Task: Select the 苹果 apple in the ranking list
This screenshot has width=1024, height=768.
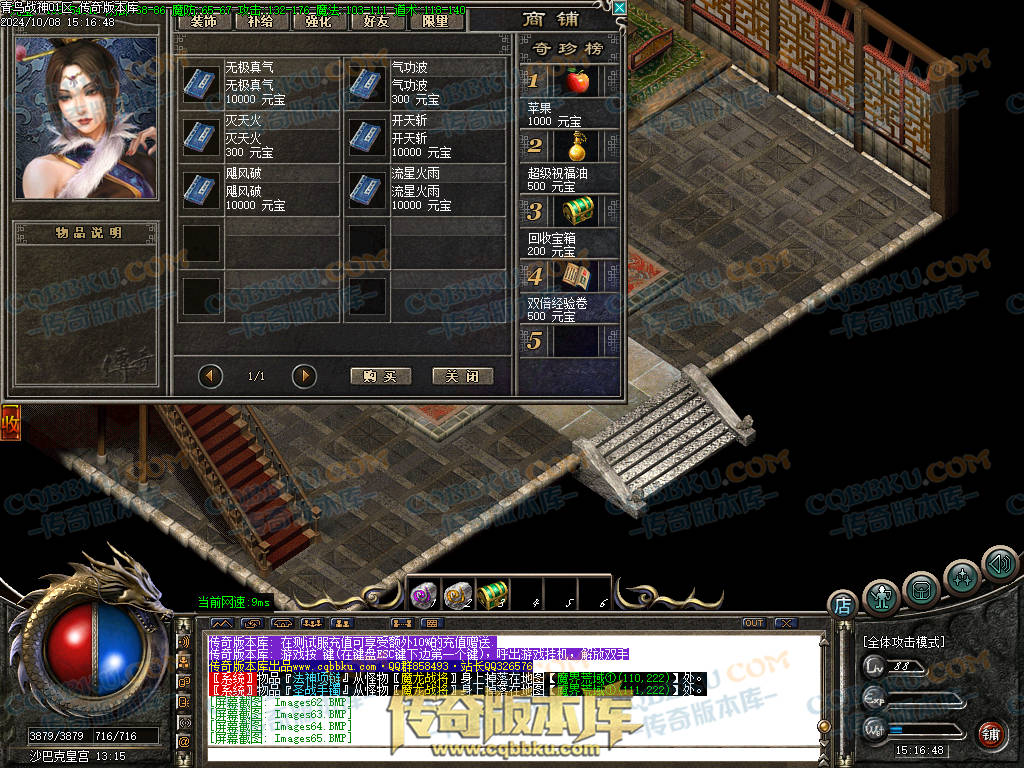Action: [575, 81]
